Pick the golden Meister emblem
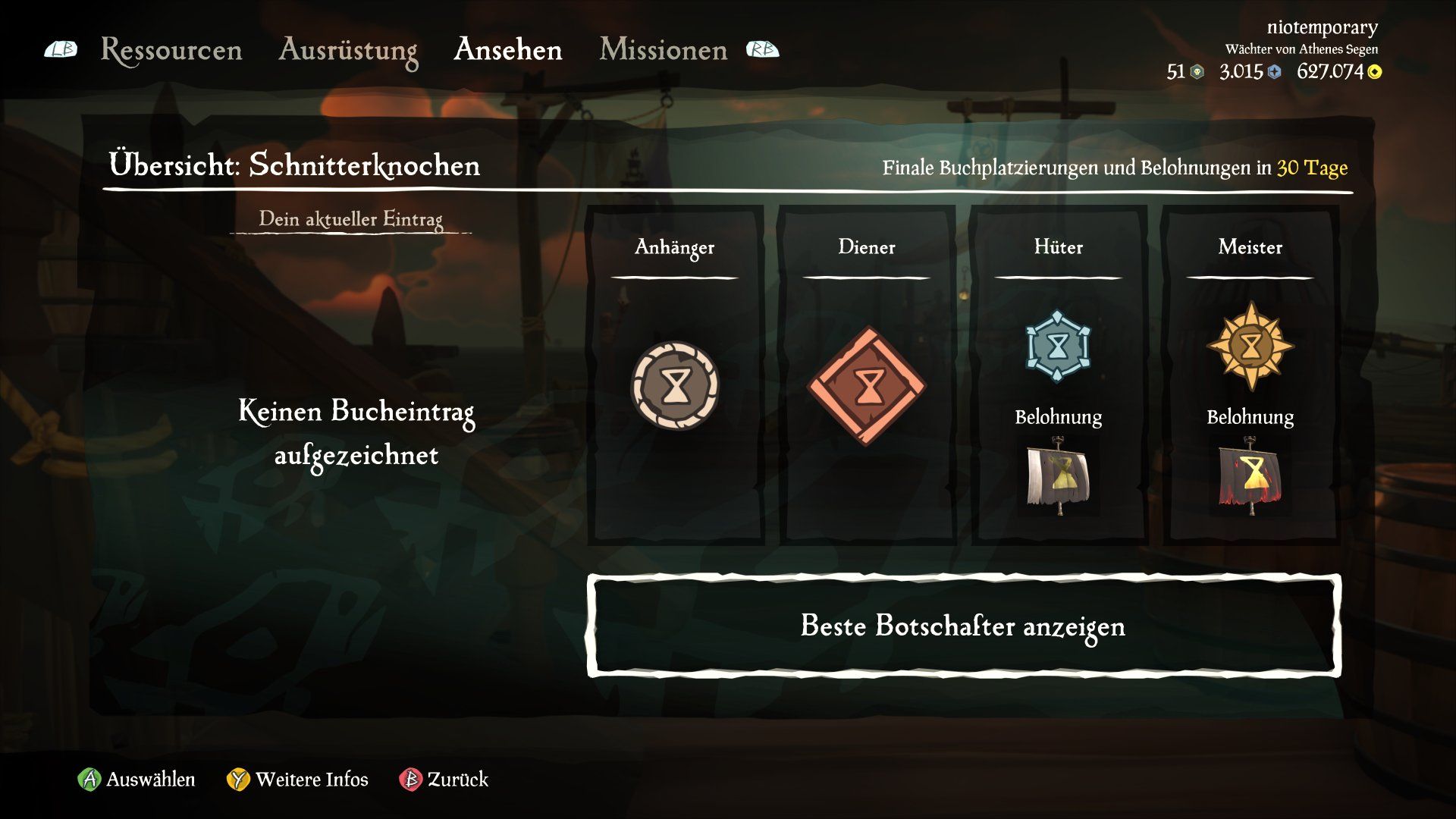1456x819 pixels. [x=1250, y=346]
